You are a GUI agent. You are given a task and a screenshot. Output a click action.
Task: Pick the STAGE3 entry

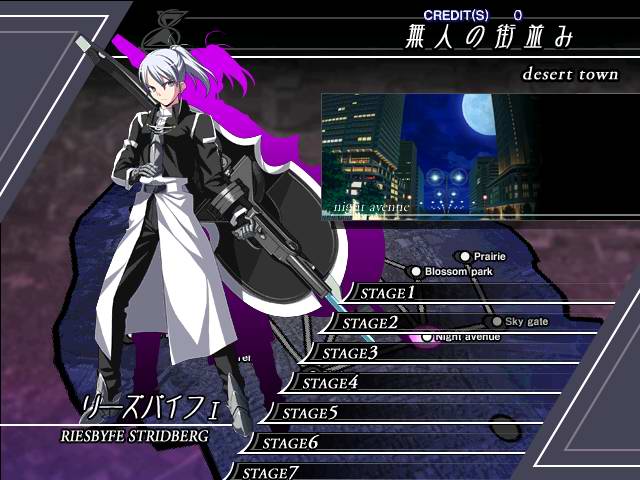click(x=345, y=353)
